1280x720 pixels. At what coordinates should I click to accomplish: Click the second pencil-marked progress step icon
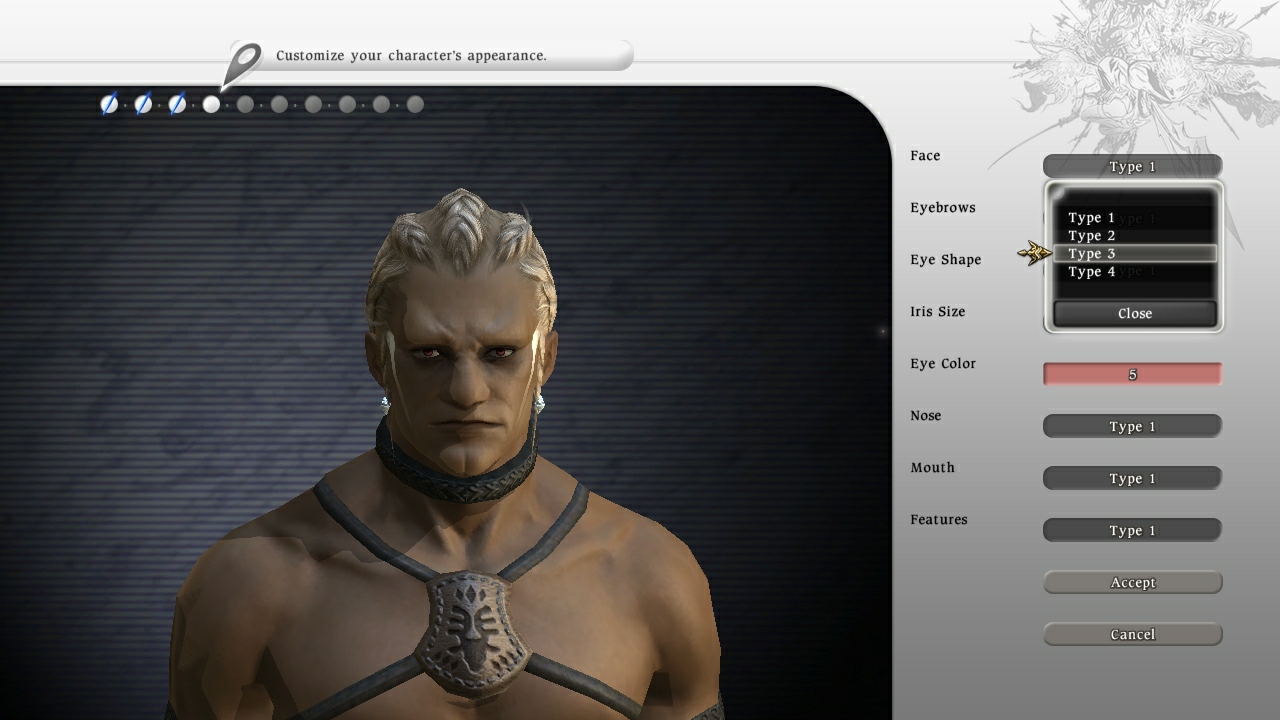(143, 104)
